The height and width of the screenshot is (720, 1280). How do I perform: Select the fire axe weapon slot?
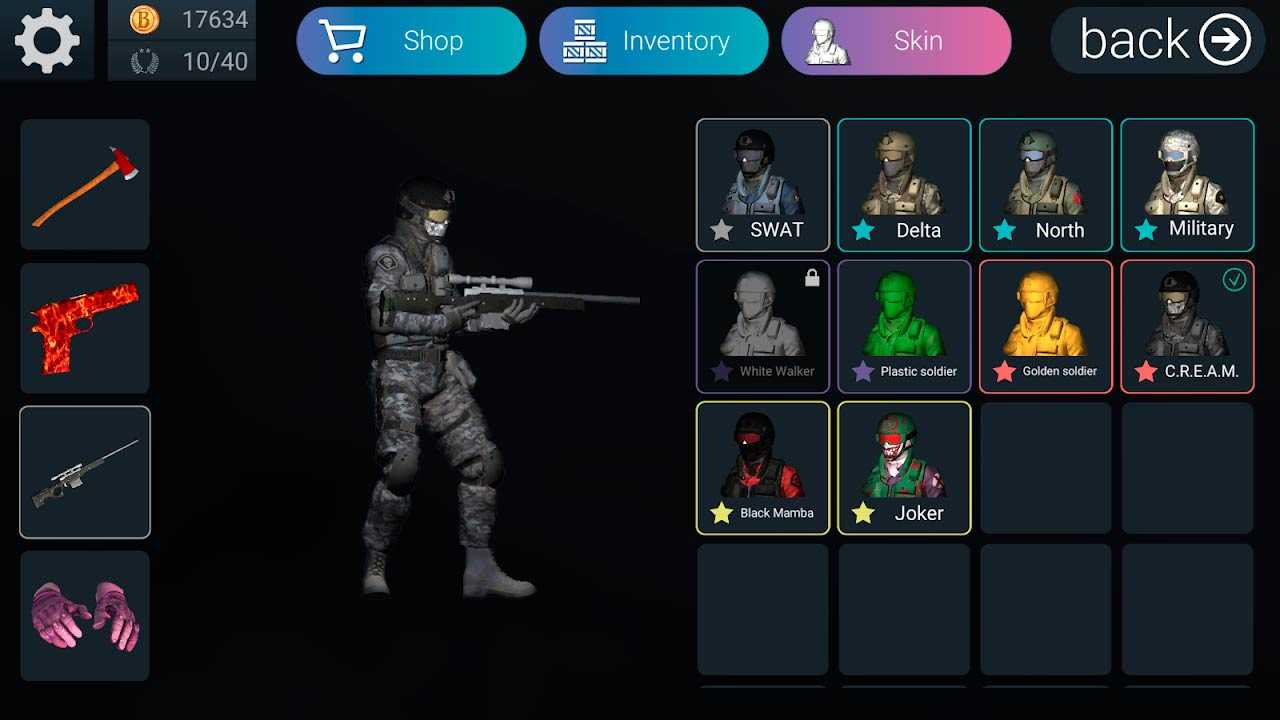click(85, 185)
